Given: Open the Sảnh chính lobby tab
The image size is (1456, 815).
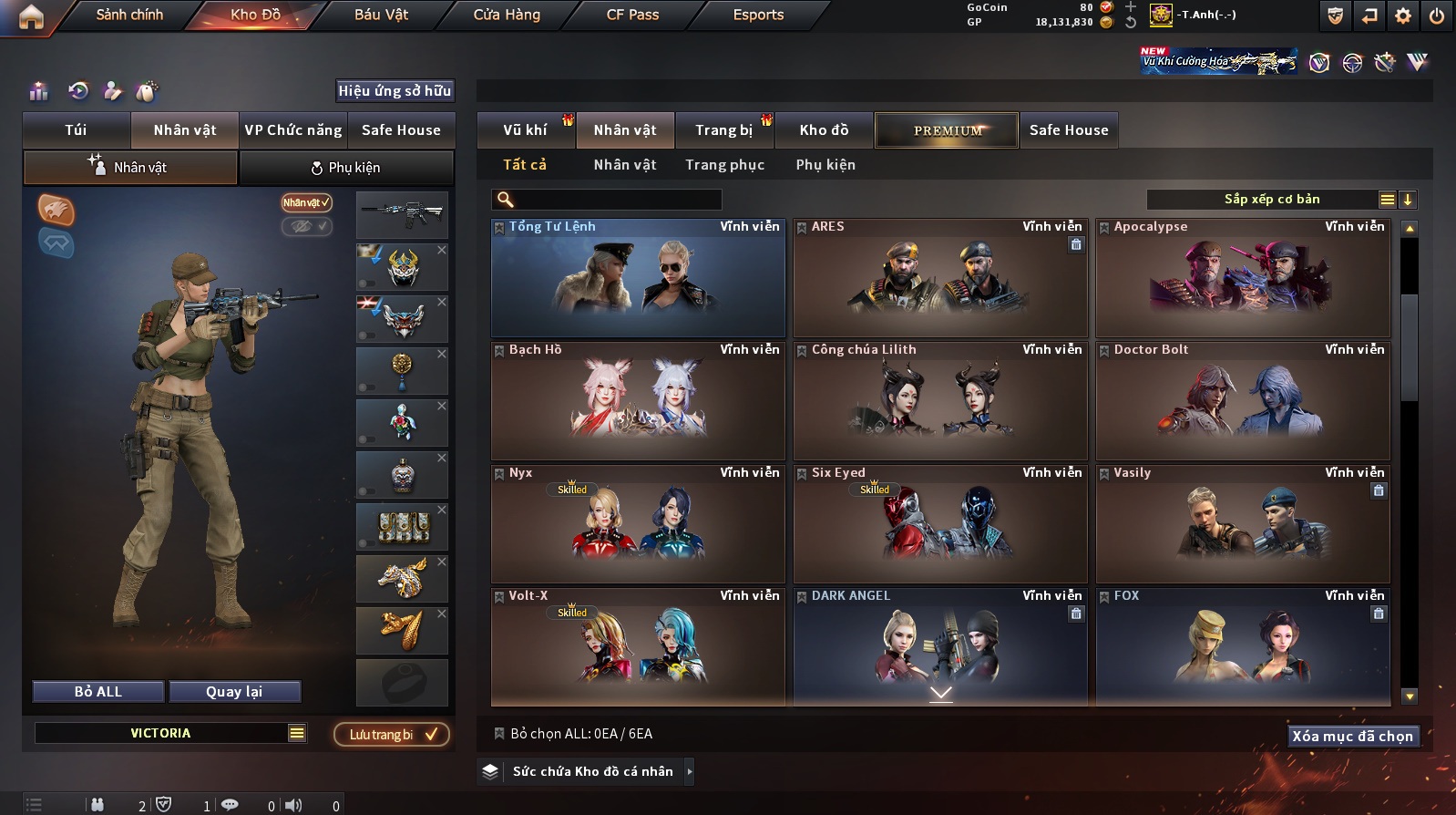Looking at the screenshot, I should point(129,15).
